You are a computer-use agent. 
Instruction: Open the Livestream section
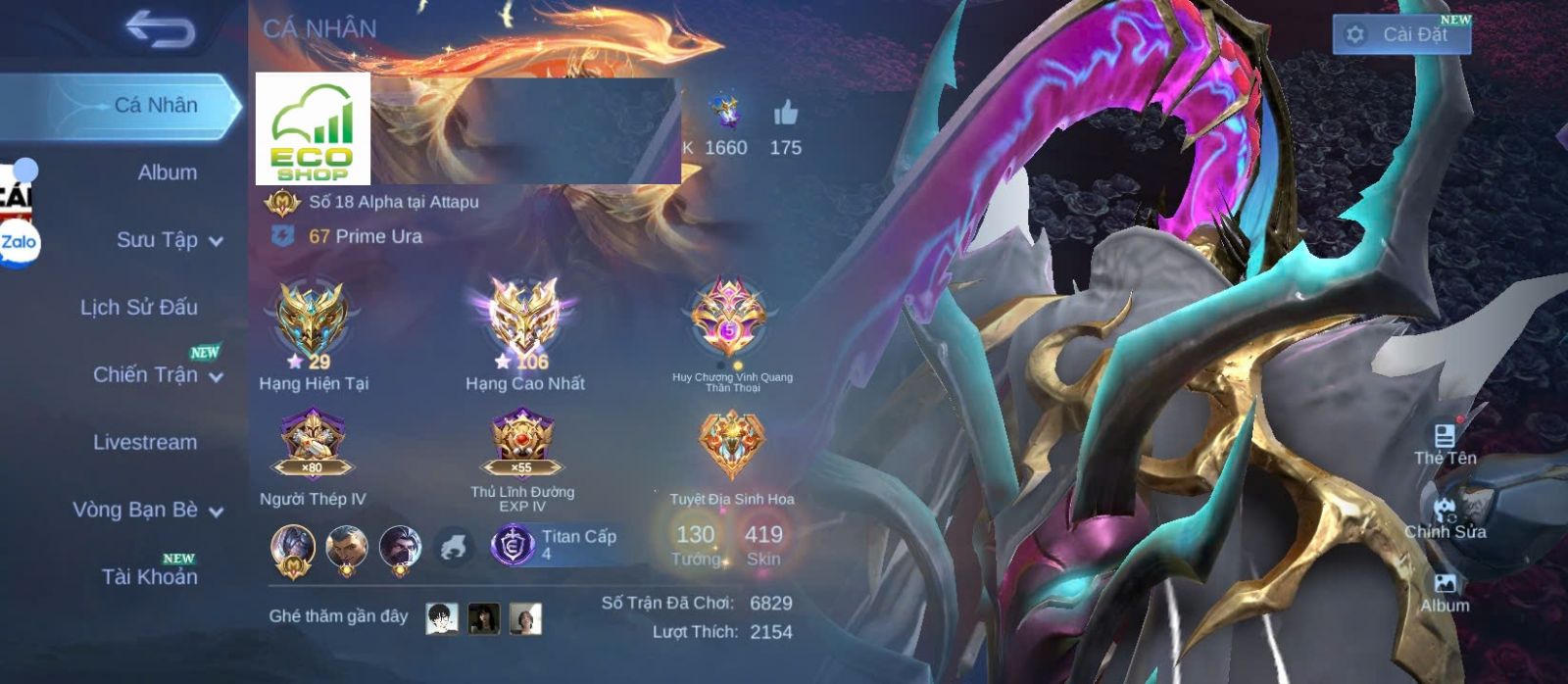point(145,442)
